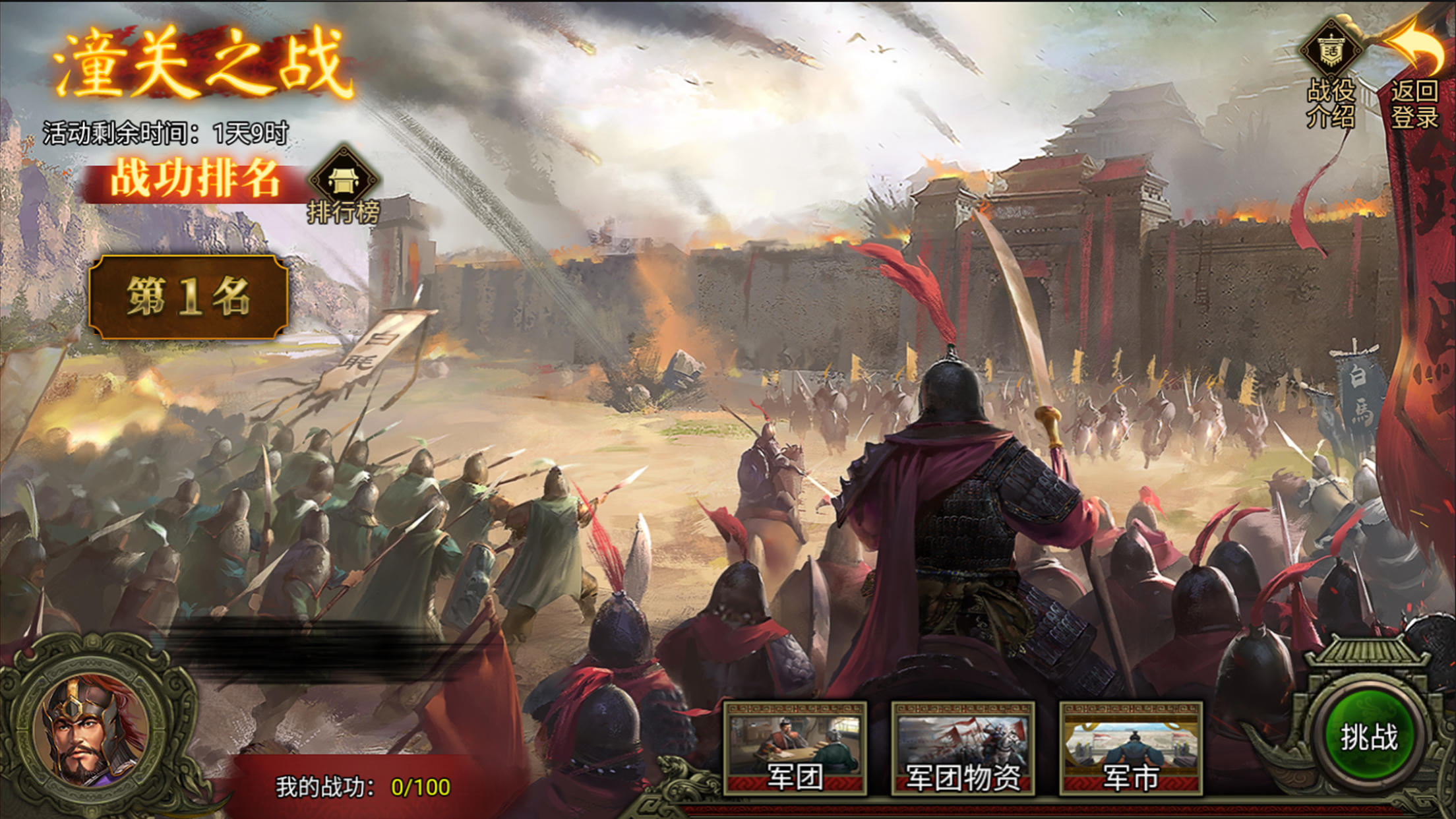Open the 军团 legion panel
The width and height of the screenshot is (1456, 819).
795,748
